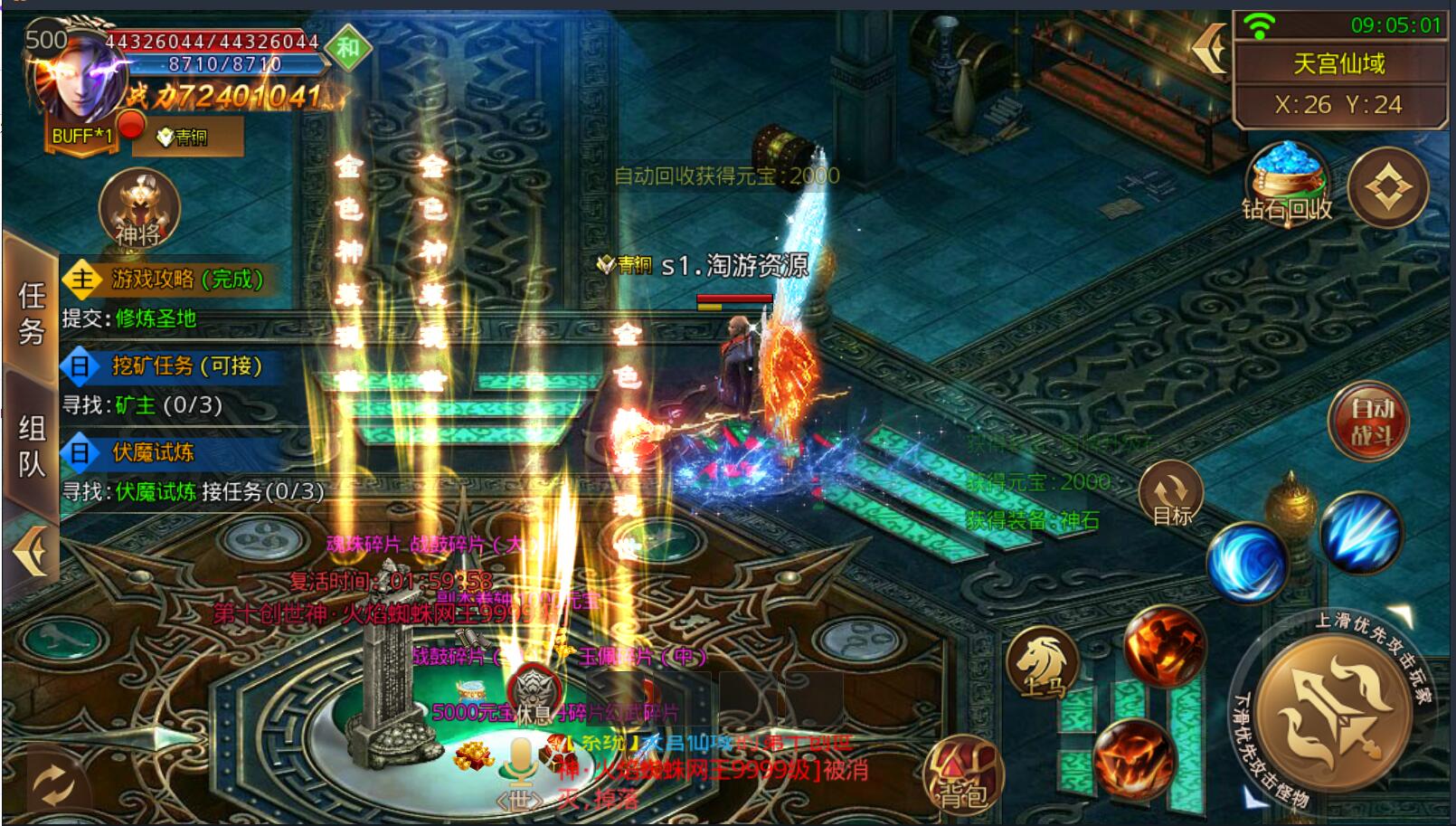The image size is (1456, 826).
Task: Toggle the 和 peace mode badge
Action: click(x=348, y=48)
